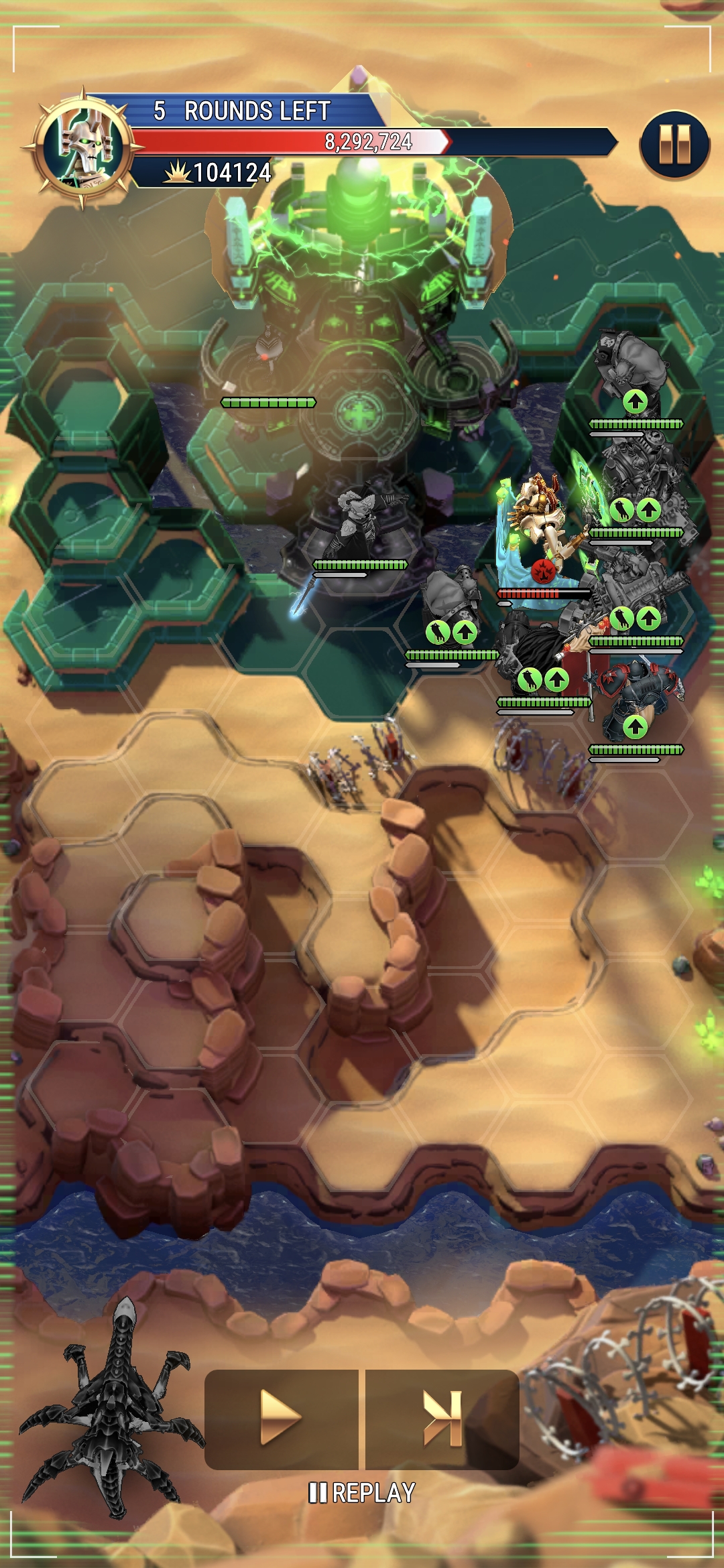Pause the battle with the pause button
This screenshot has width=724, height=1568.
click(674, 144)
